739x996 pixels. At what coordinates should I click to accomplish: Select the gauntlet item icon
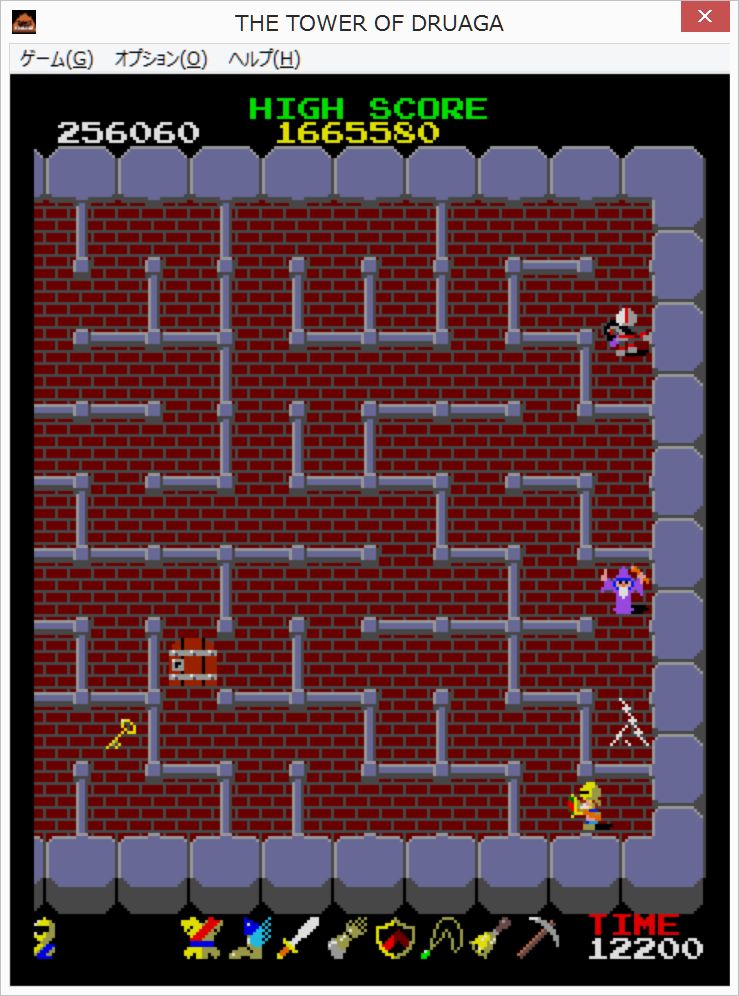pyautogui.click(x=346, y=938)
